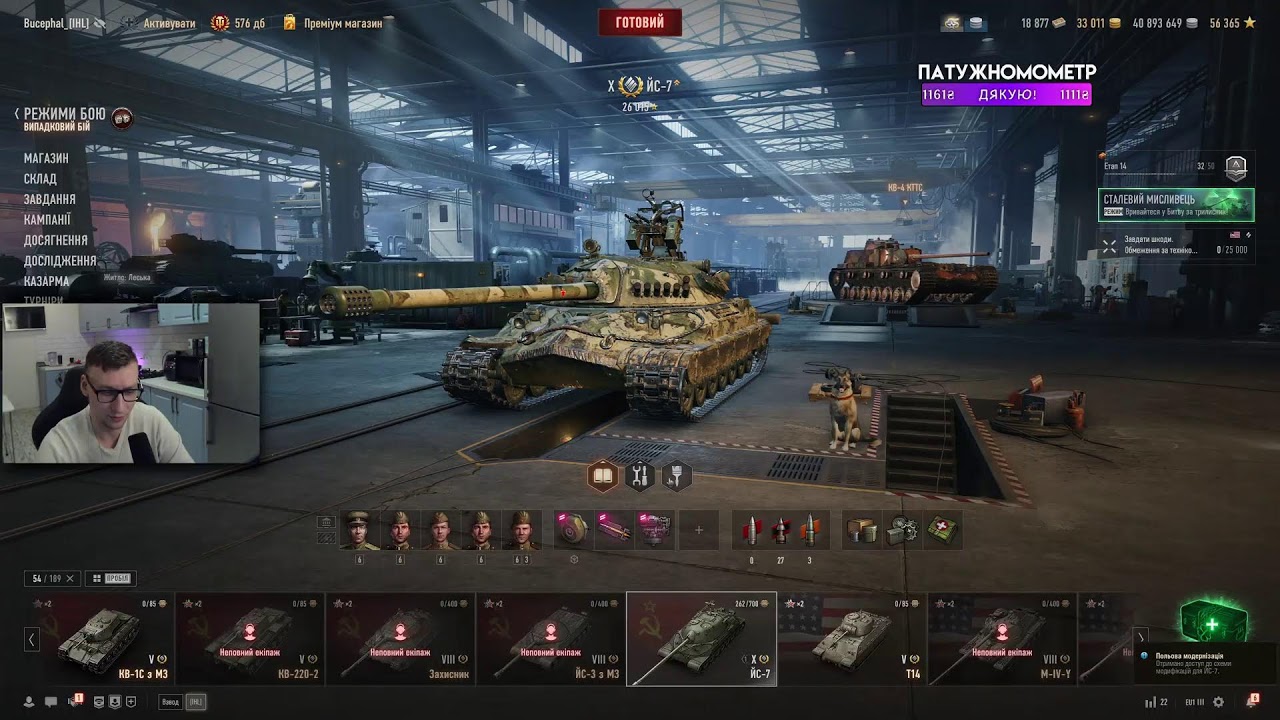This screenshot has height=720, width=1280.
Task: Open the green glowing loot box
Action: click(1212, 624)
